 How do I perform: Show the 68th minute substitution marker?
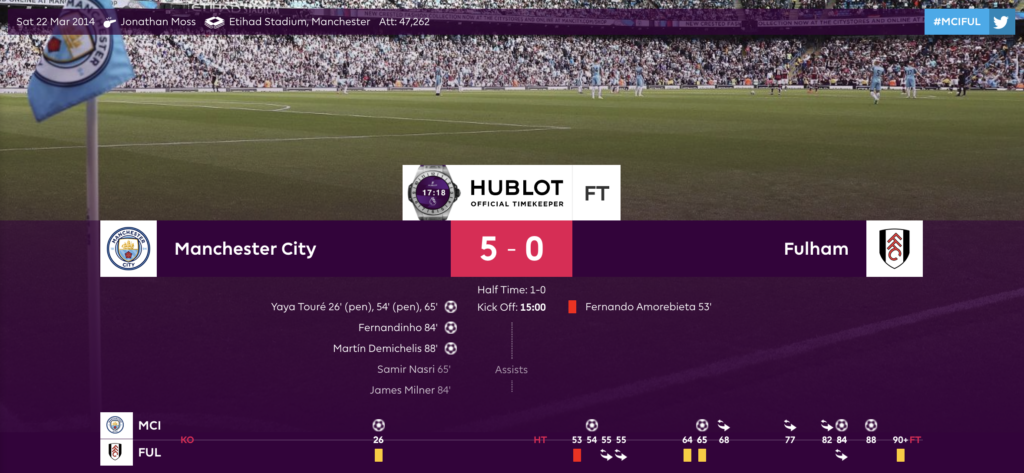[723, 425]
